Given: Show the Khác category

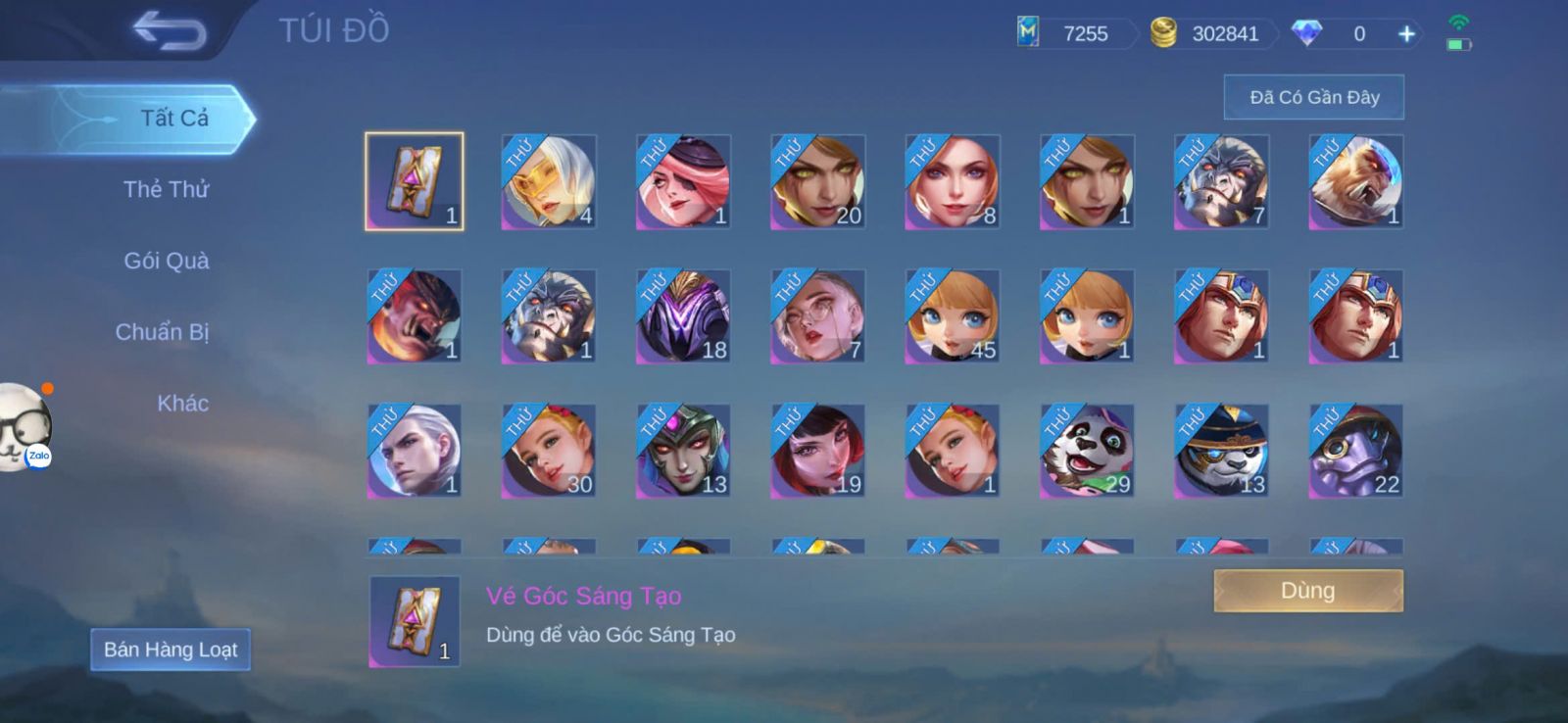Looking at the screenshot, I should pyautogui.click(x=182, y=404).
